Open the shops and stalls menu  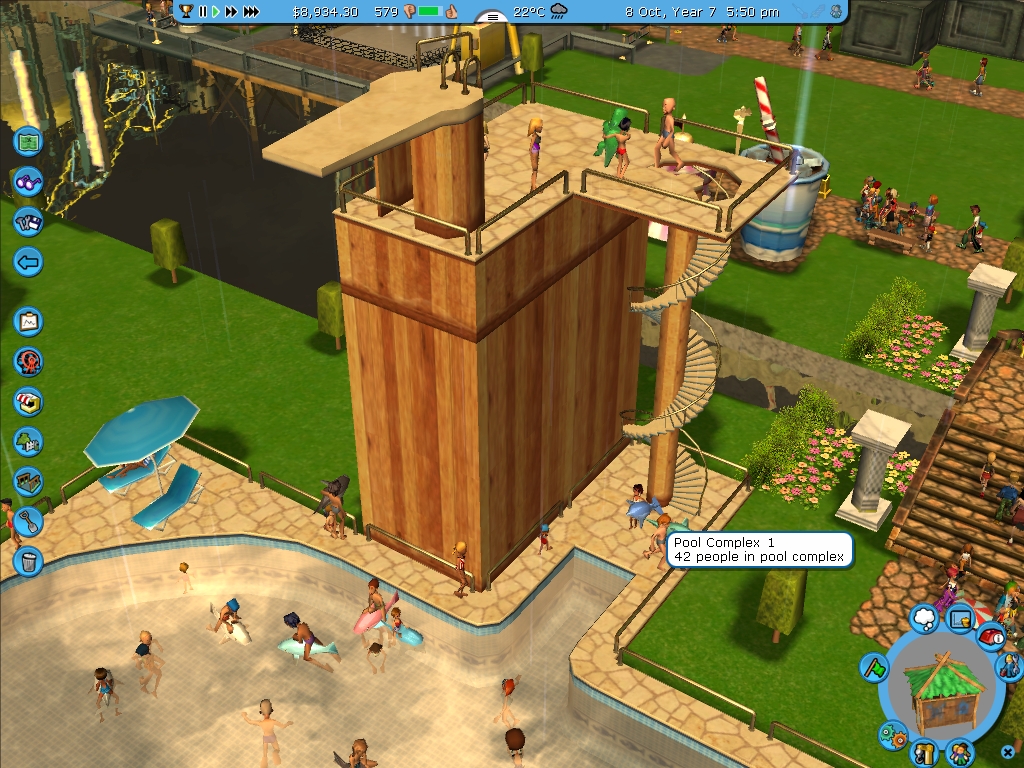tap(28, 401)
